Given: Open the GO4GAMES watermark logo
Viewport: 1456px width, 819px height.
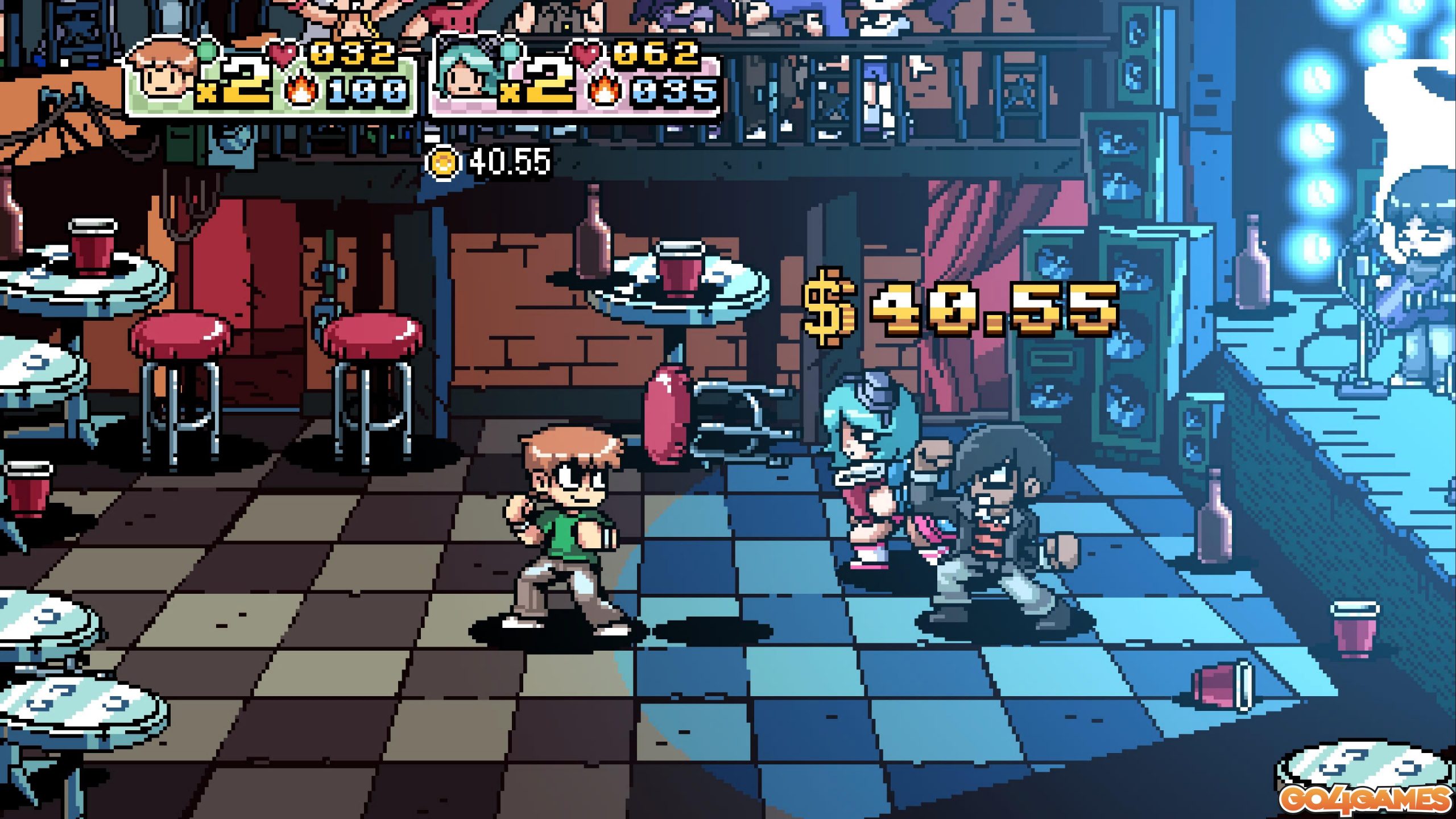Looking at the screenshot, I should 1366,800.
